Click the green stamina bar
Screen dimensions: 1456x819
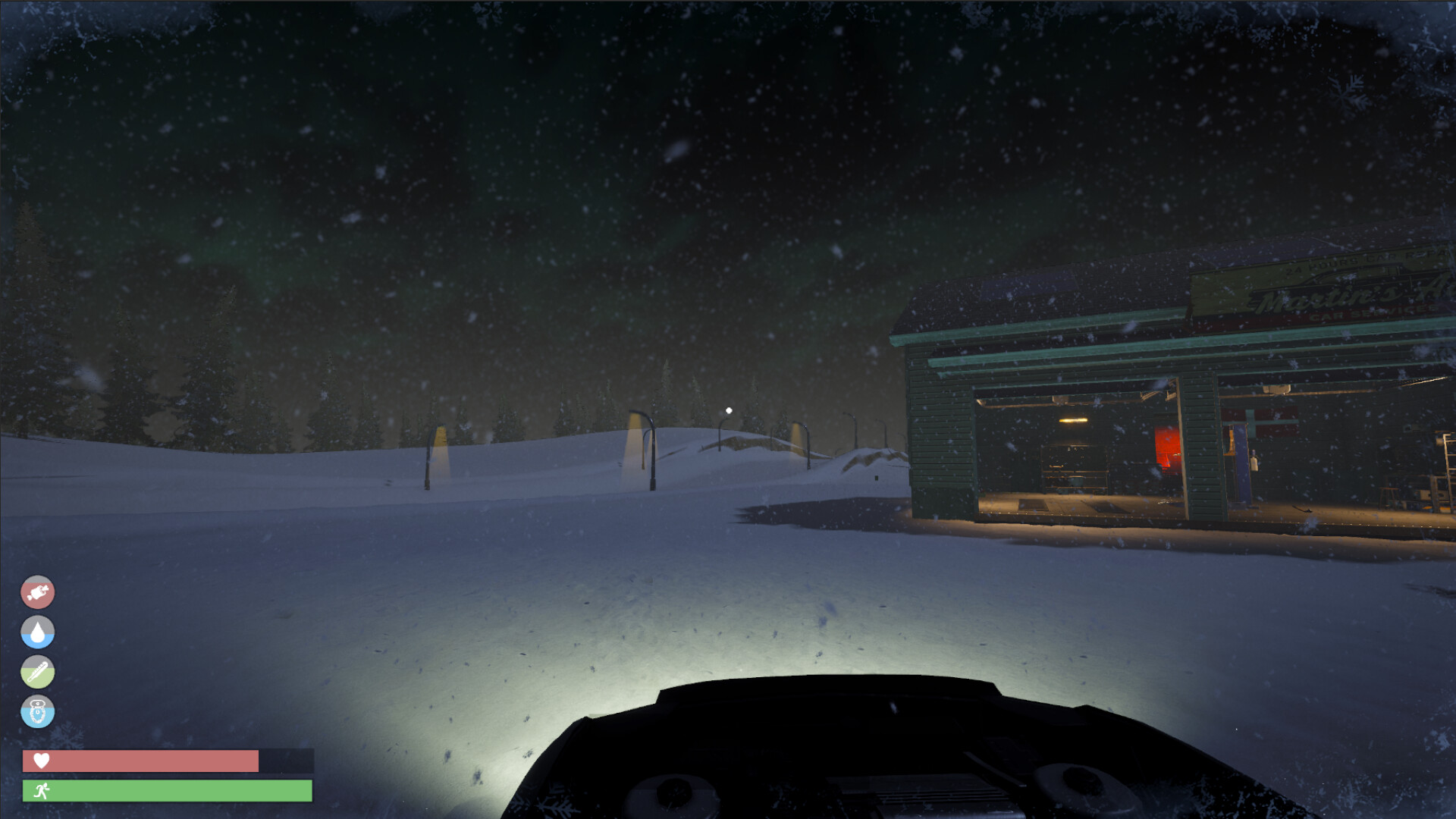(x=167, y=792)
